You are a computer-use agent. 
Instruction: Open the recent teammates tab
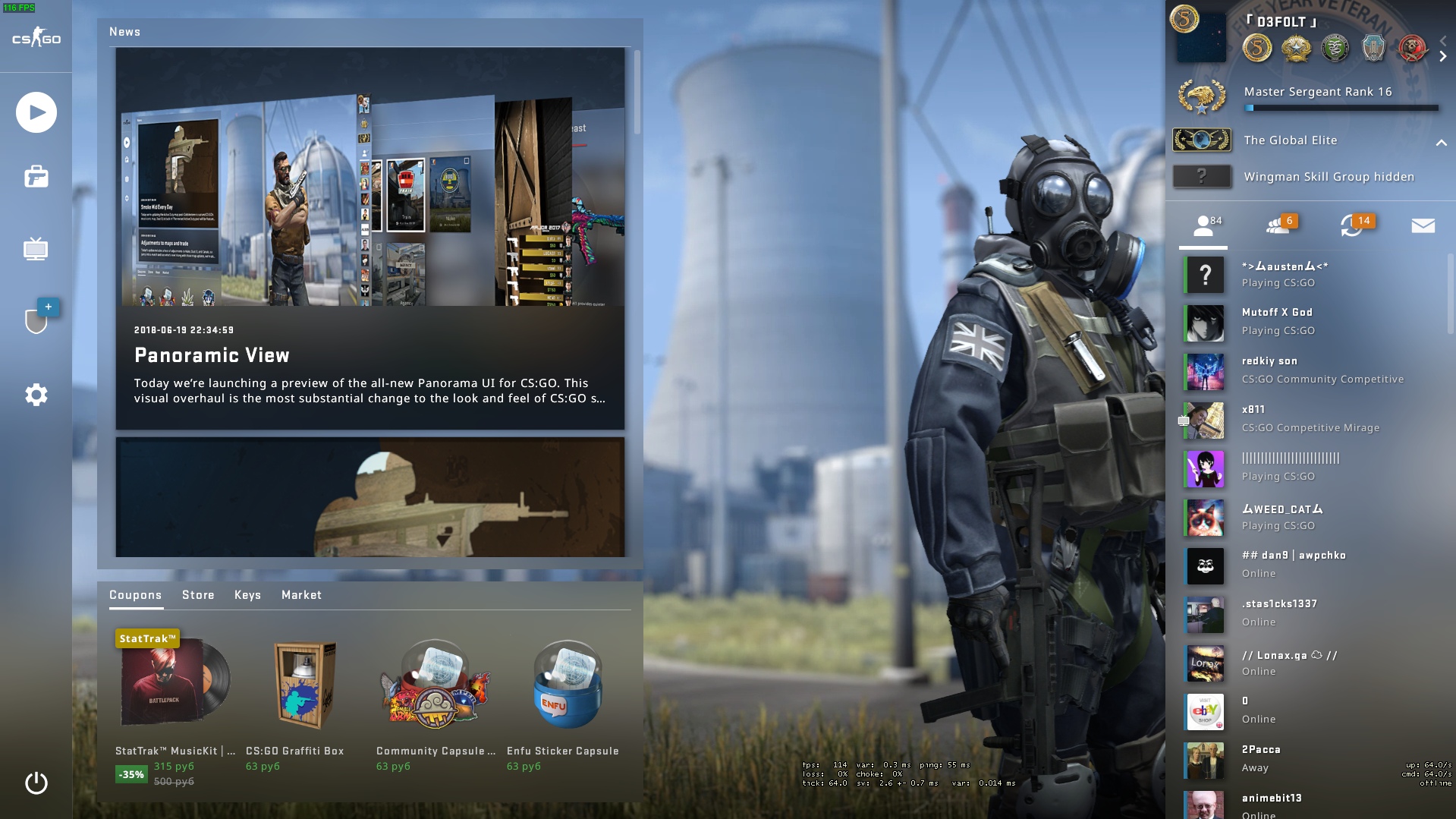pos(1352,225)
